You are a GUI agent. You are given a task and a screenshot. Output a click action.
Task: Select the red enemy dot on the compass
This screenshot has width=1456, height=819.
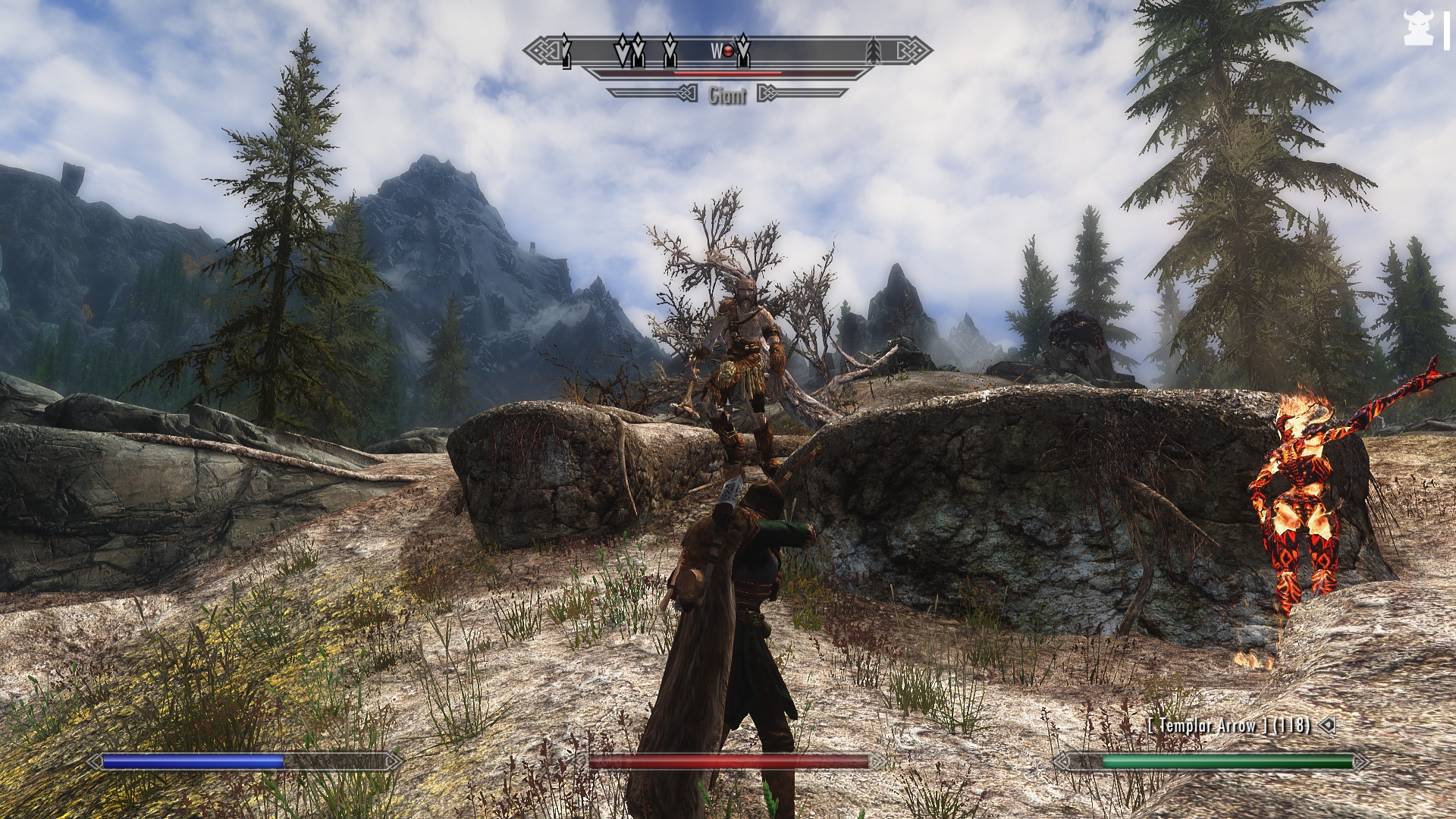[x=729, y=51]
